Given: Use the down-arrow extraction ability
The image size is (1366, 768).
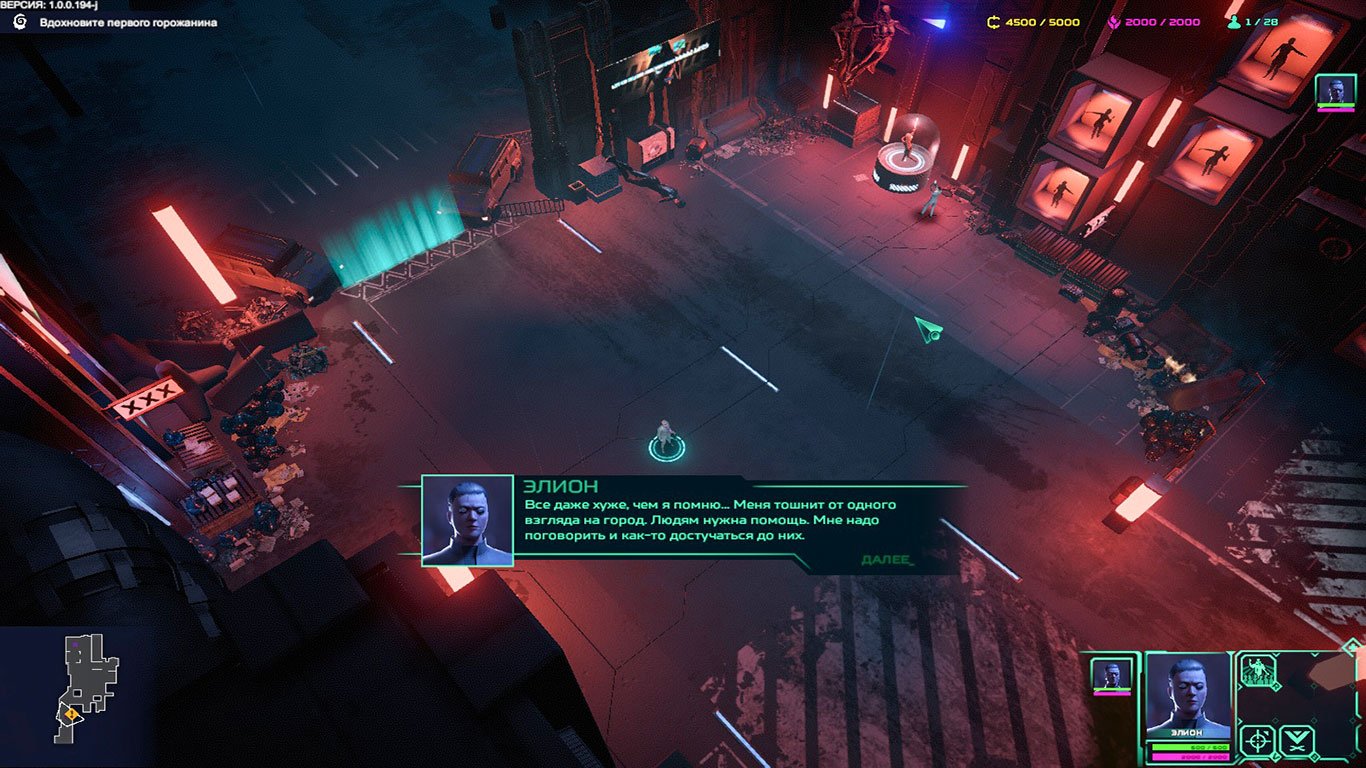Looking at the screenshot, I should tap(1297, 739).
